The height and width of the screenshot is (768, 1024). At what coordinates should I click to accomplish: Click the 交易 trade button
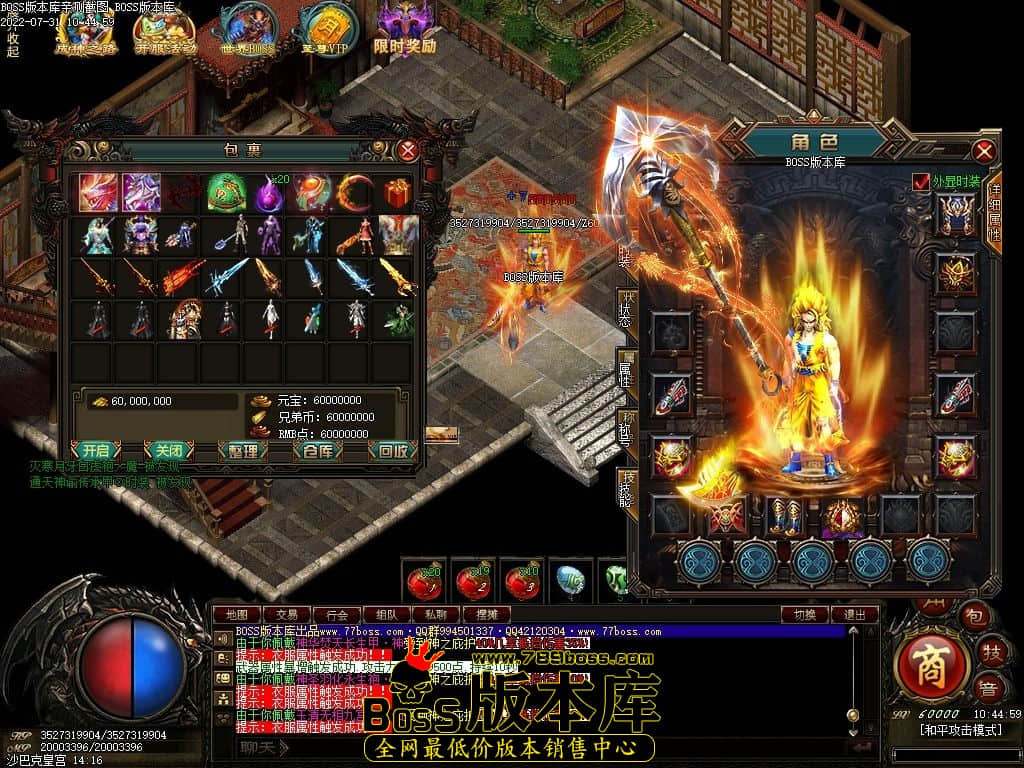(x=287, y=614)
